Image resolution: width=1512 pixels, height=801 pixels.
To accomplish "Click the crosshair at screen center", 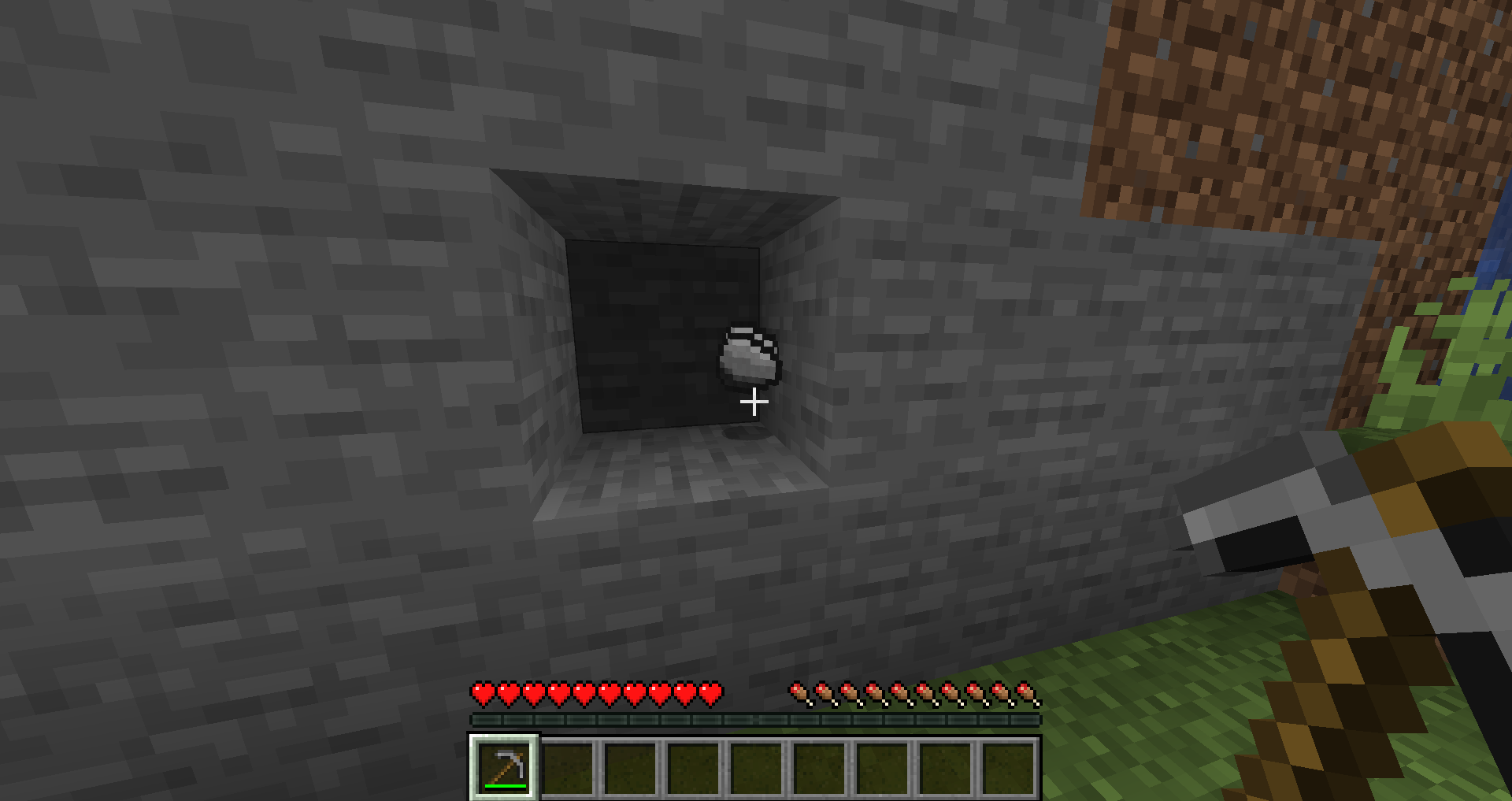I will [x=754, y=402].
